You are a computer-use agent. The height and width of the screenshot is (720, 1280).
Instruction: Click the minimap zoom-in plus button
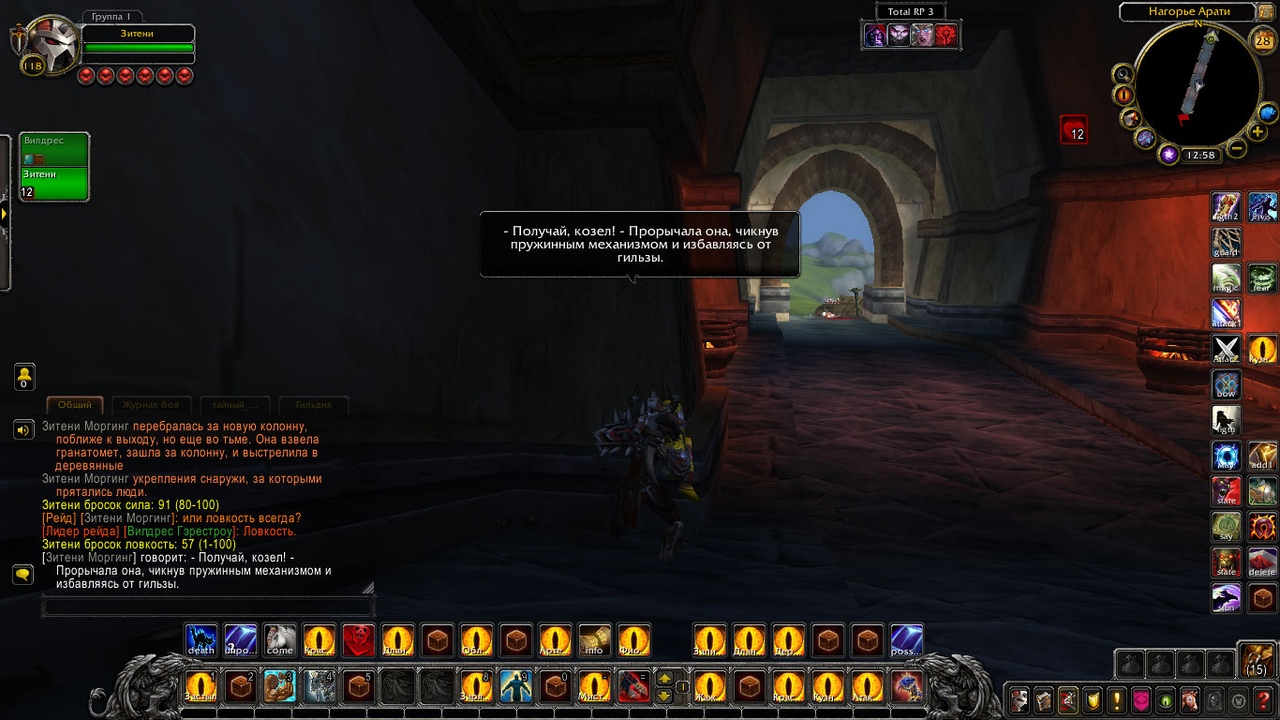click(1258, 132)
